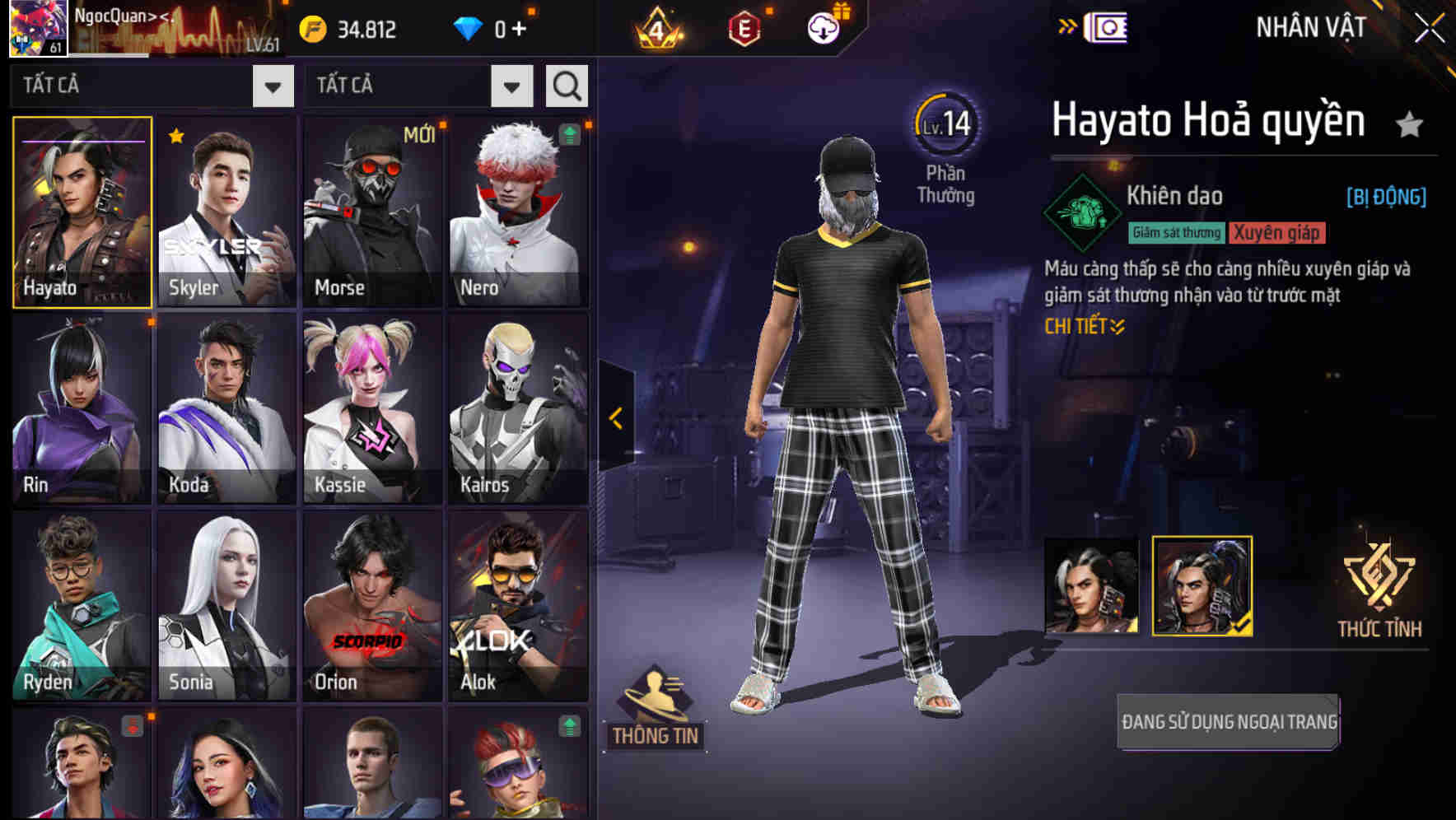
Task: Collapse the character panel with the arrow chevron
Action: [614, 418]
